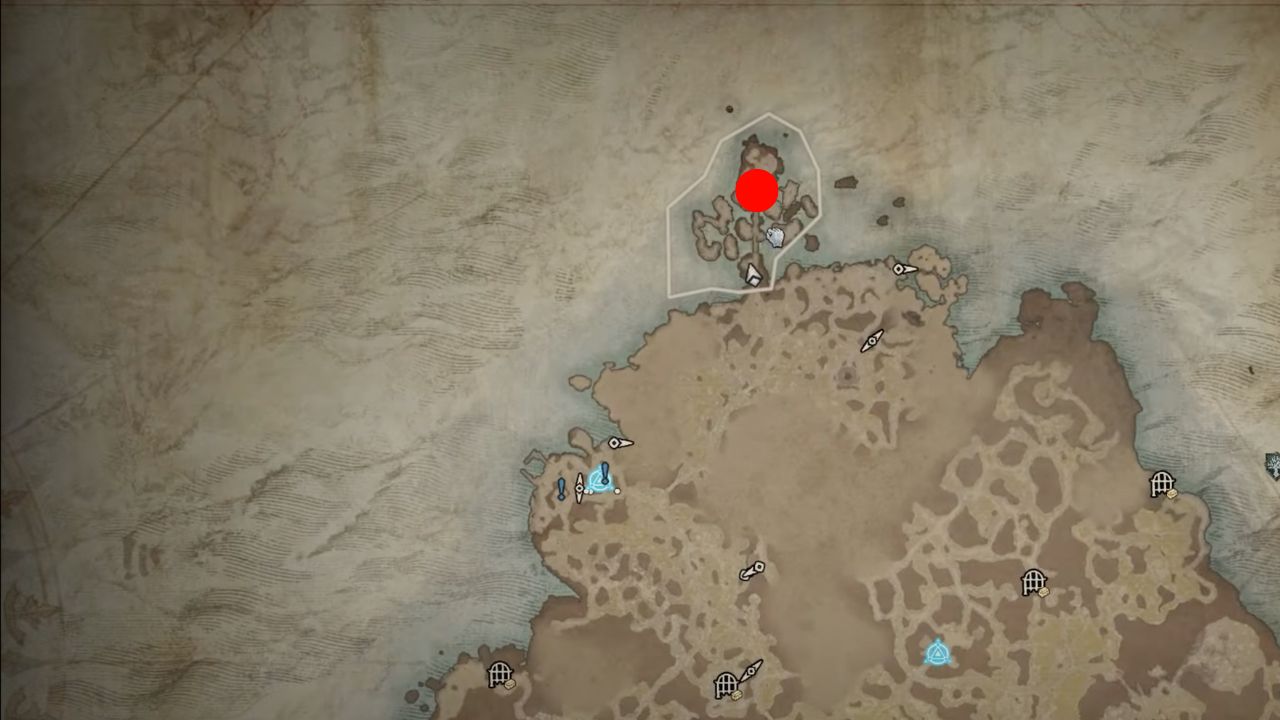Select the Altar of Lilith statue icon
1280x720 pixels.
click(775, 236)
